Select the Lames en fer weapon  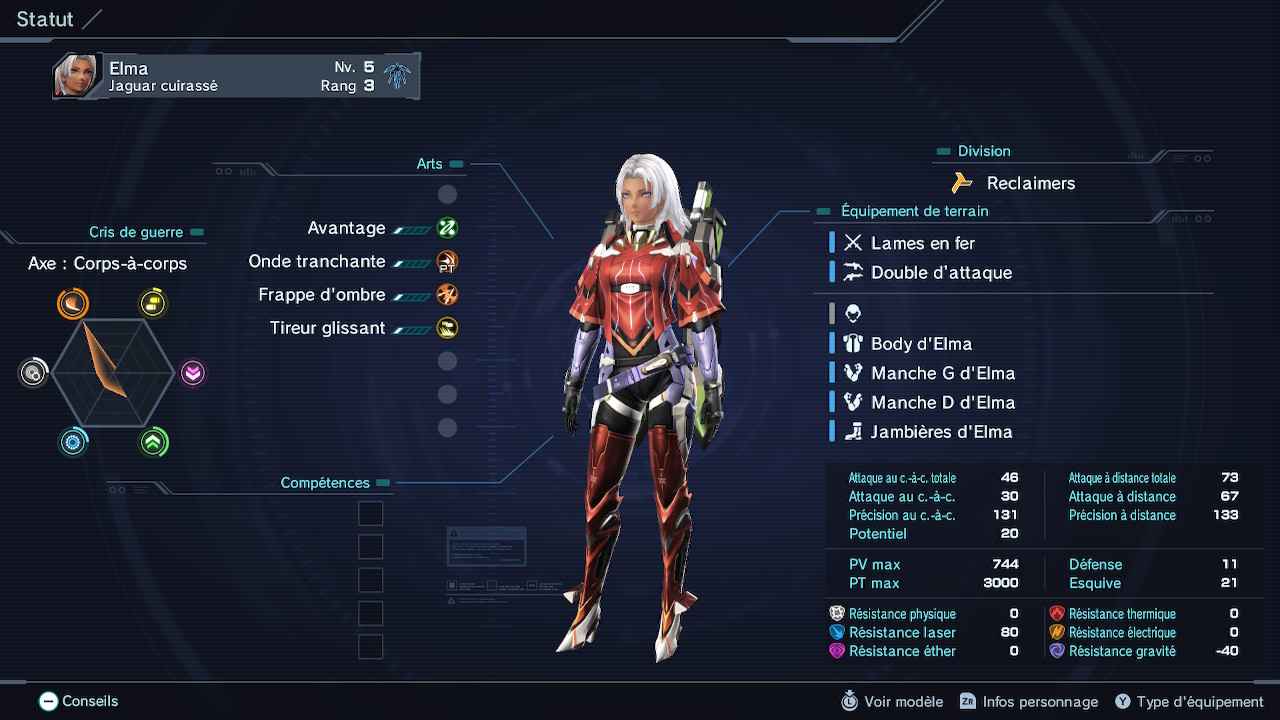[x=922, y=243]
